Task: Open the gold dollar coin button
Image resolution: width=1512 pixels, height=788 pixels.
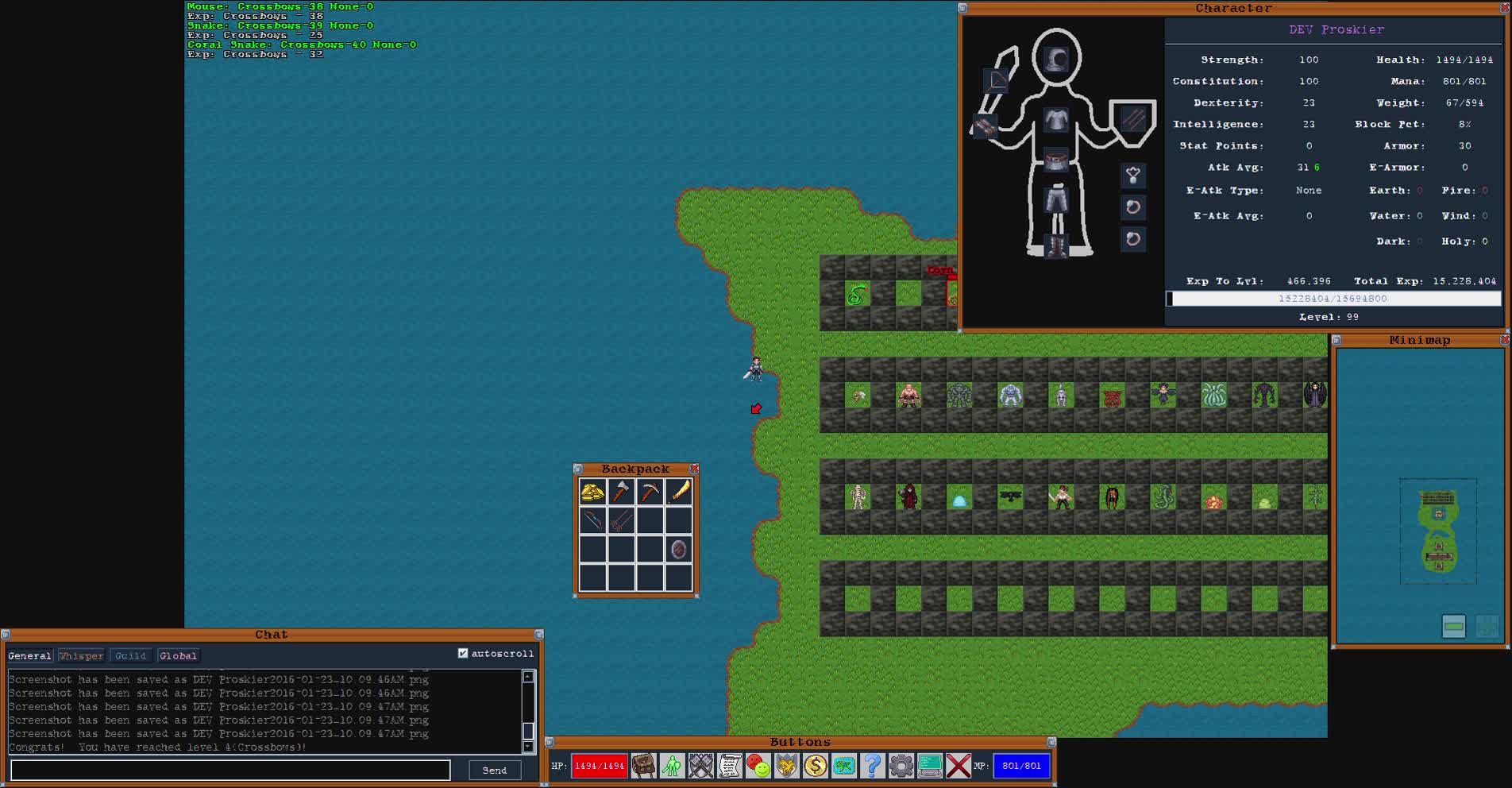Action: (x=815, y=766)
